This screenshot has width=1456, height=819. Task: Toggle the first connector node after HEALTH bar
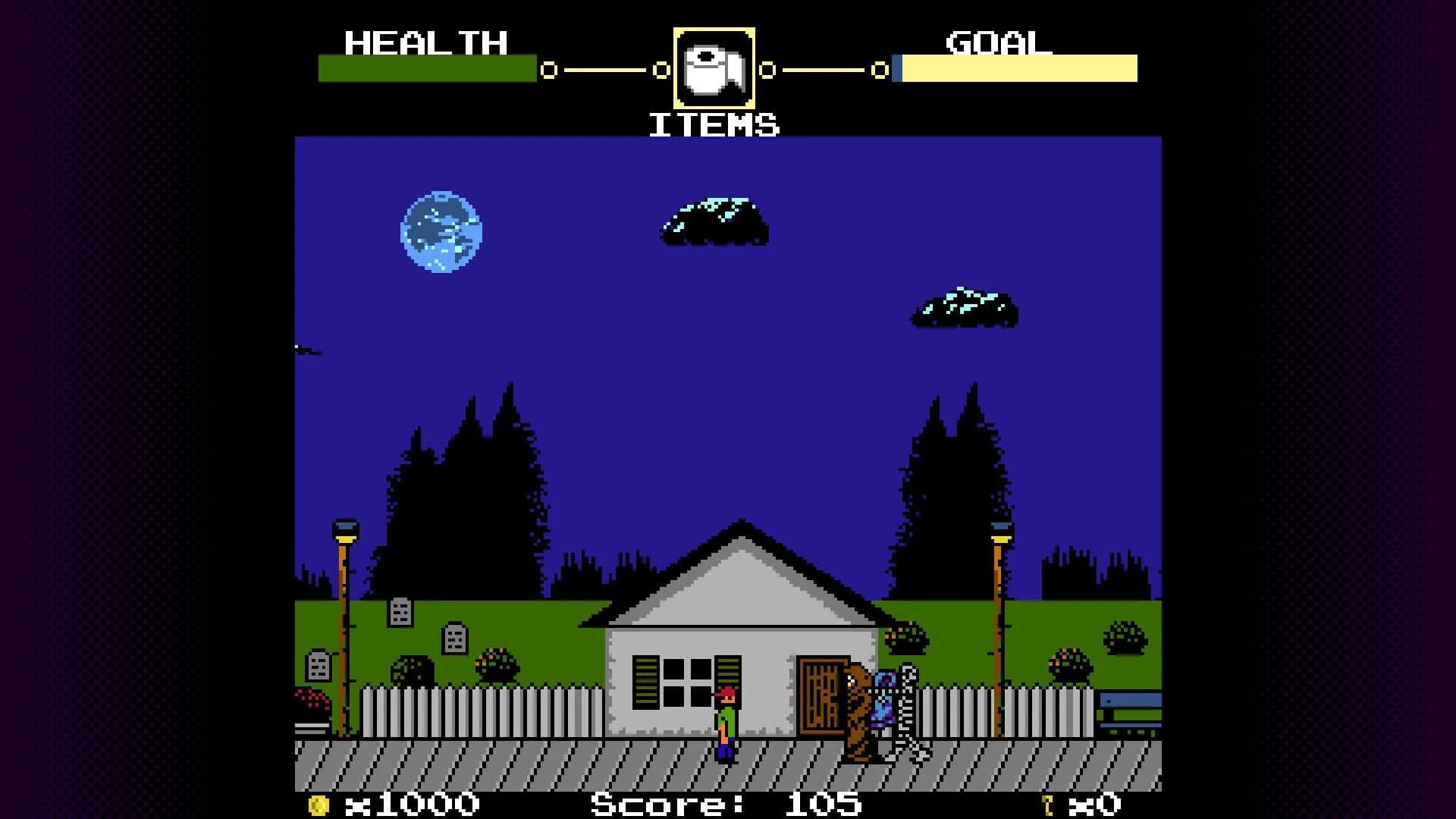click(548, 71)
